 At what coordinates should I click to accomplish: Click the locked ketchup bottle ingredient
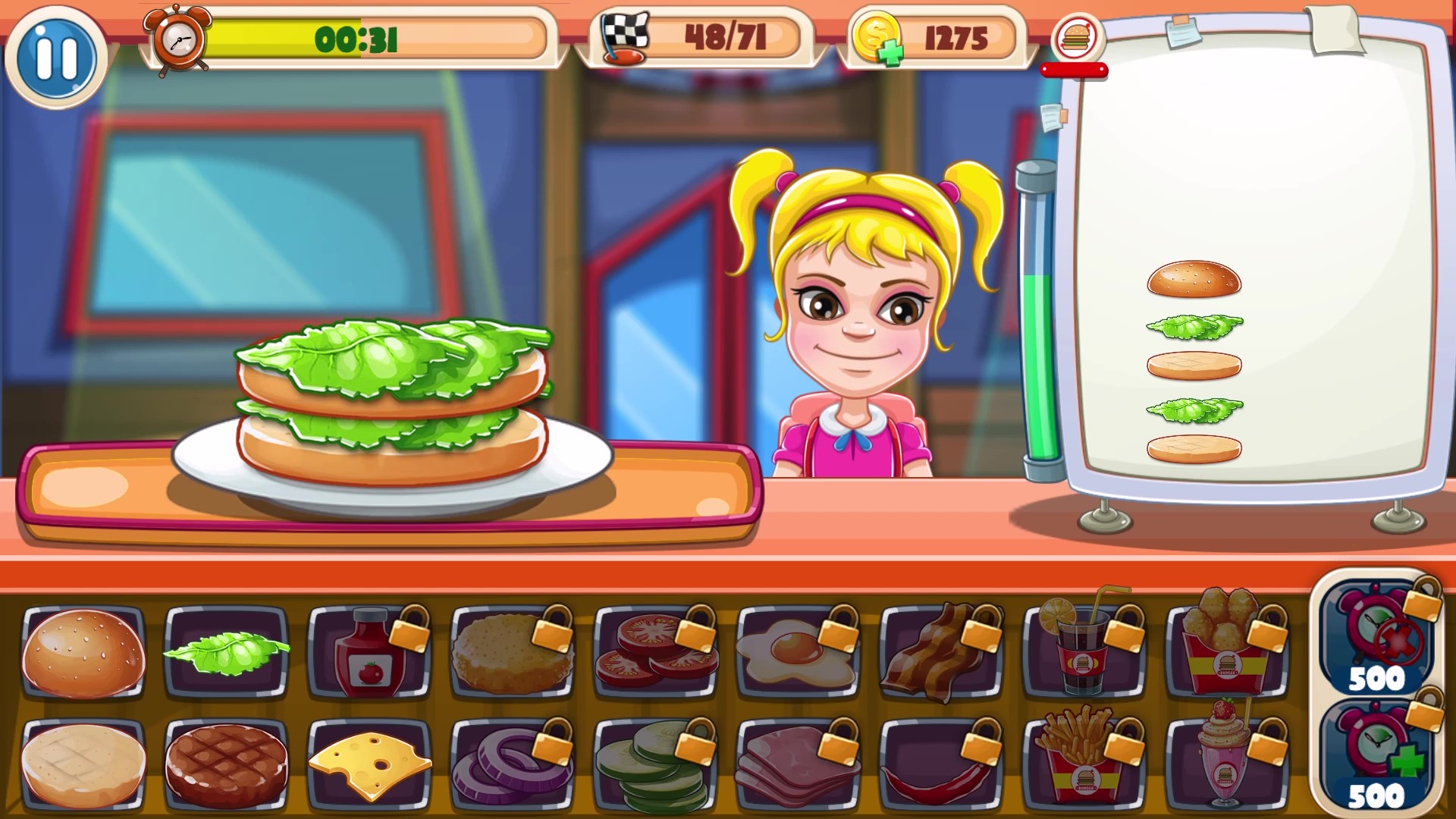tap(369, 654)
